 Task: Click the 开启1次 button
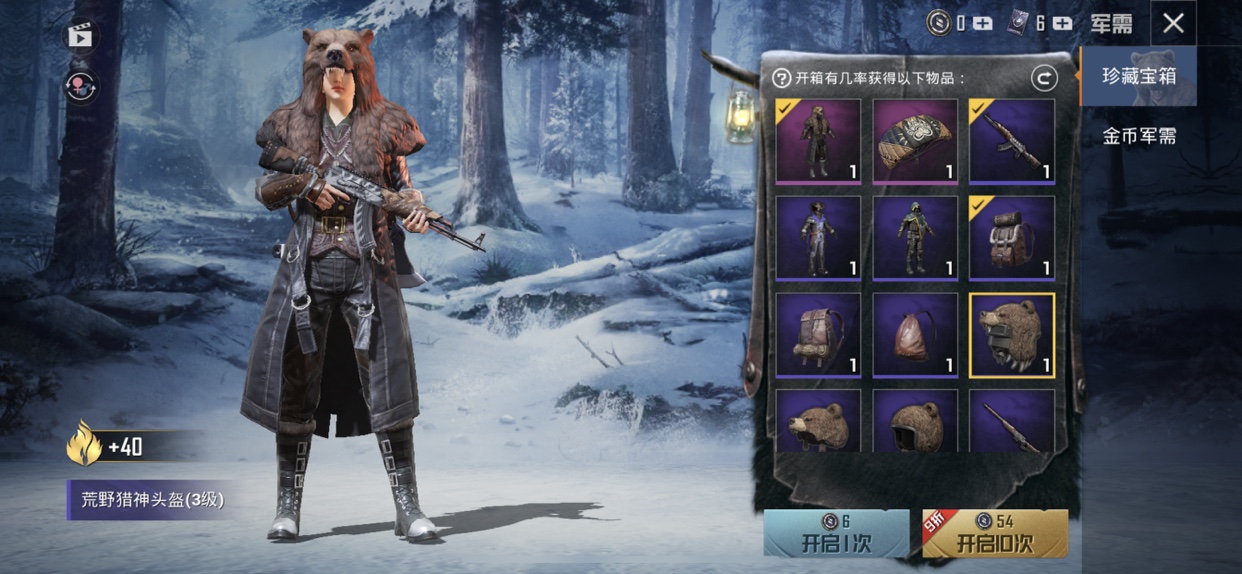click(836, 534)
